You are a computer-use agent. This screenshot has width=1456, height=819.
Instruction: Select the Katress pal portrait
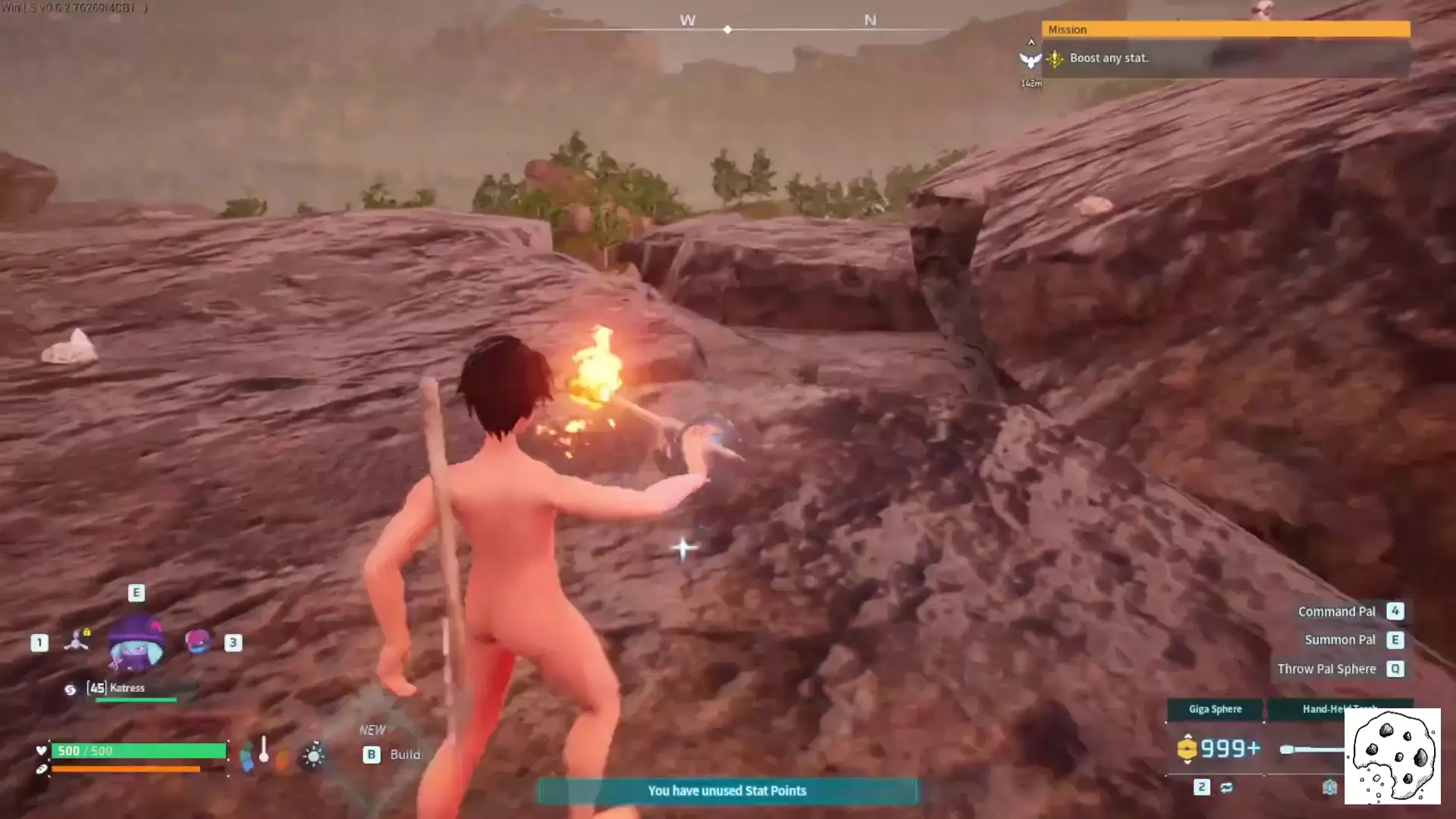[x=136, y=644]
